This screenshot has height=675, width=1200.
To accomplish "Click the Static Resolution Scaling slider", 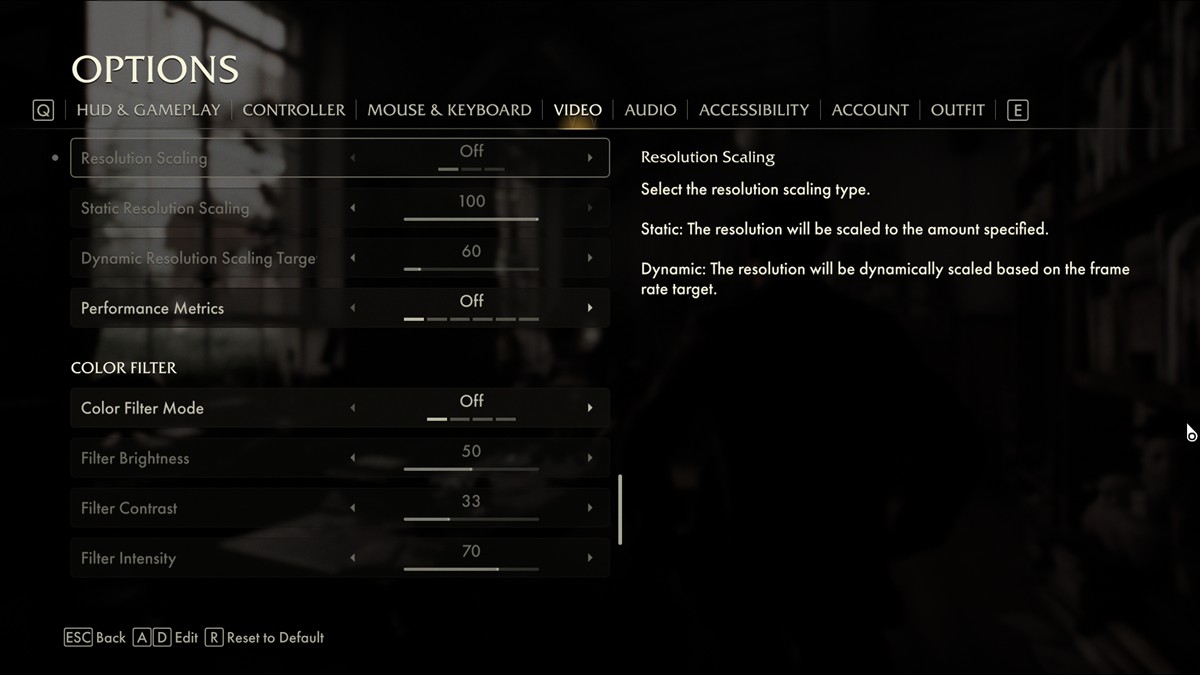I will (471, 218).
